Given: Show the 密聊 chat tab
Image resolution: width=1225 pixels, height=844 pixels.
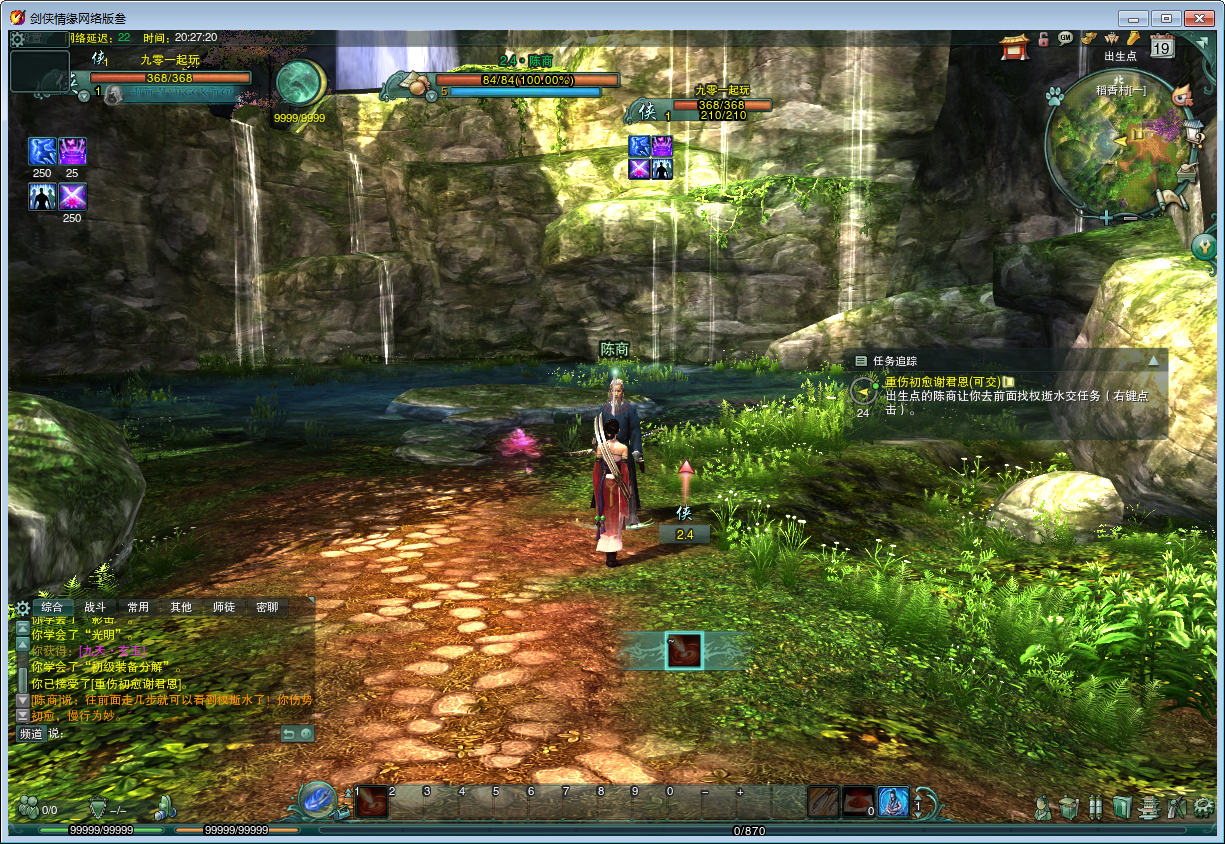Looking at the screenshot, I should click(267, 607).
